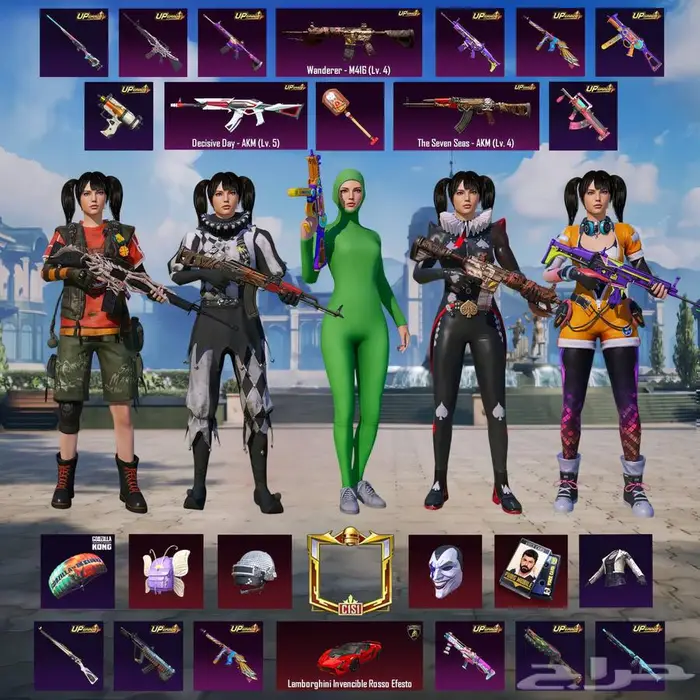The height and width of the screenshot is (700, 700).
Task: Select the Wanderer - M416 skin tile
Action: click(x=348, y=42)
